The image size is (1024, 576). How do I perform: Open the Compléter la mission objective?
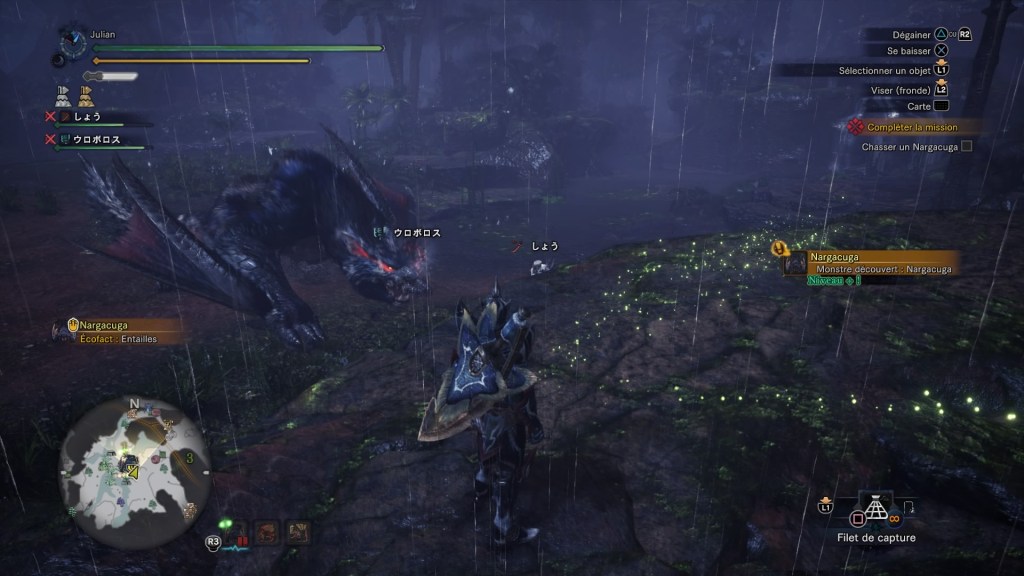pyautogui.click(x=910, y=127)
